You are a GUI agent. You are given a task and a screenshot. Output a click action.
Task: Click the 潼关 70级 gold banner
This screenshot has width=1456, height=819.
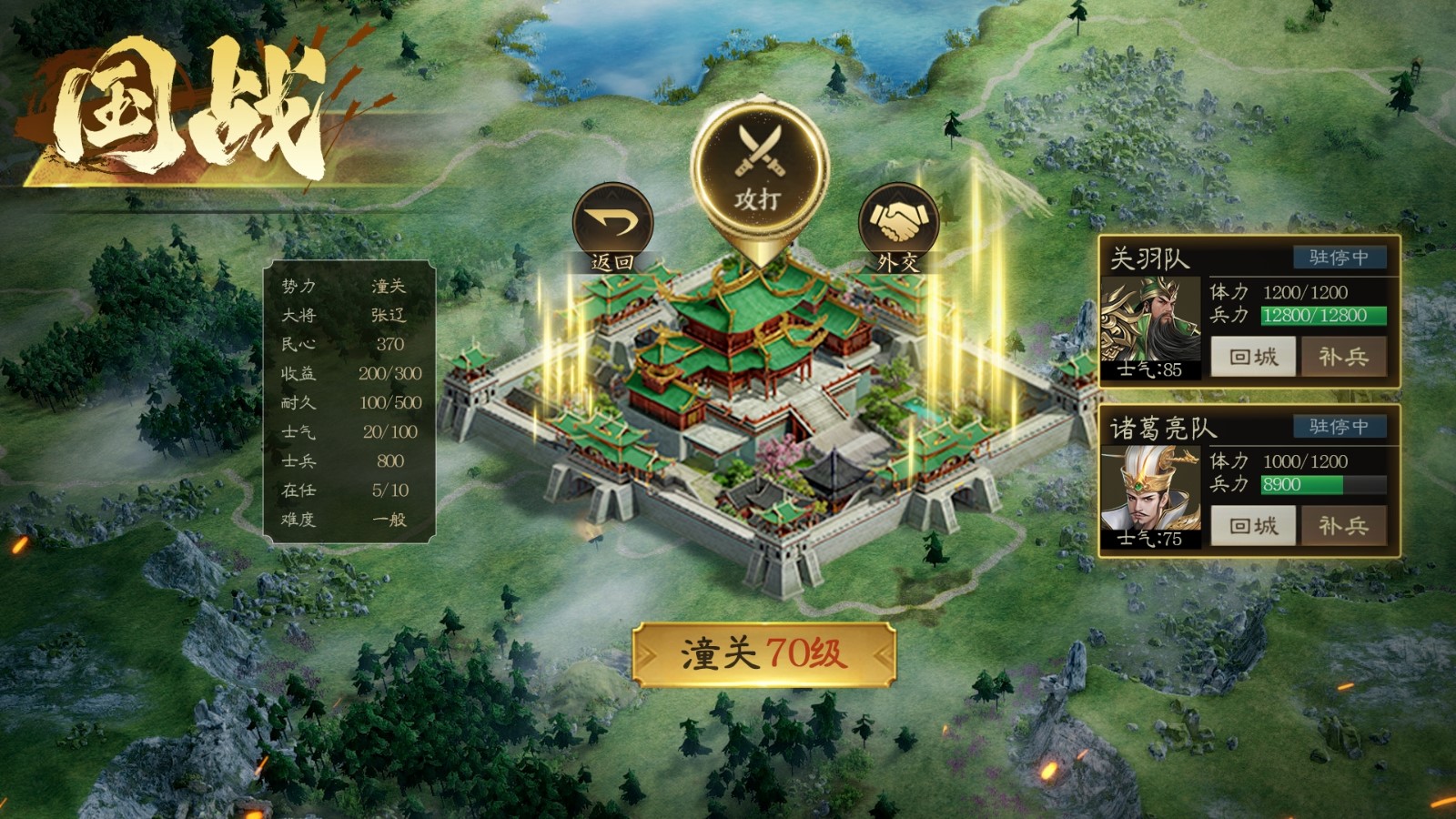pos(763,653)
